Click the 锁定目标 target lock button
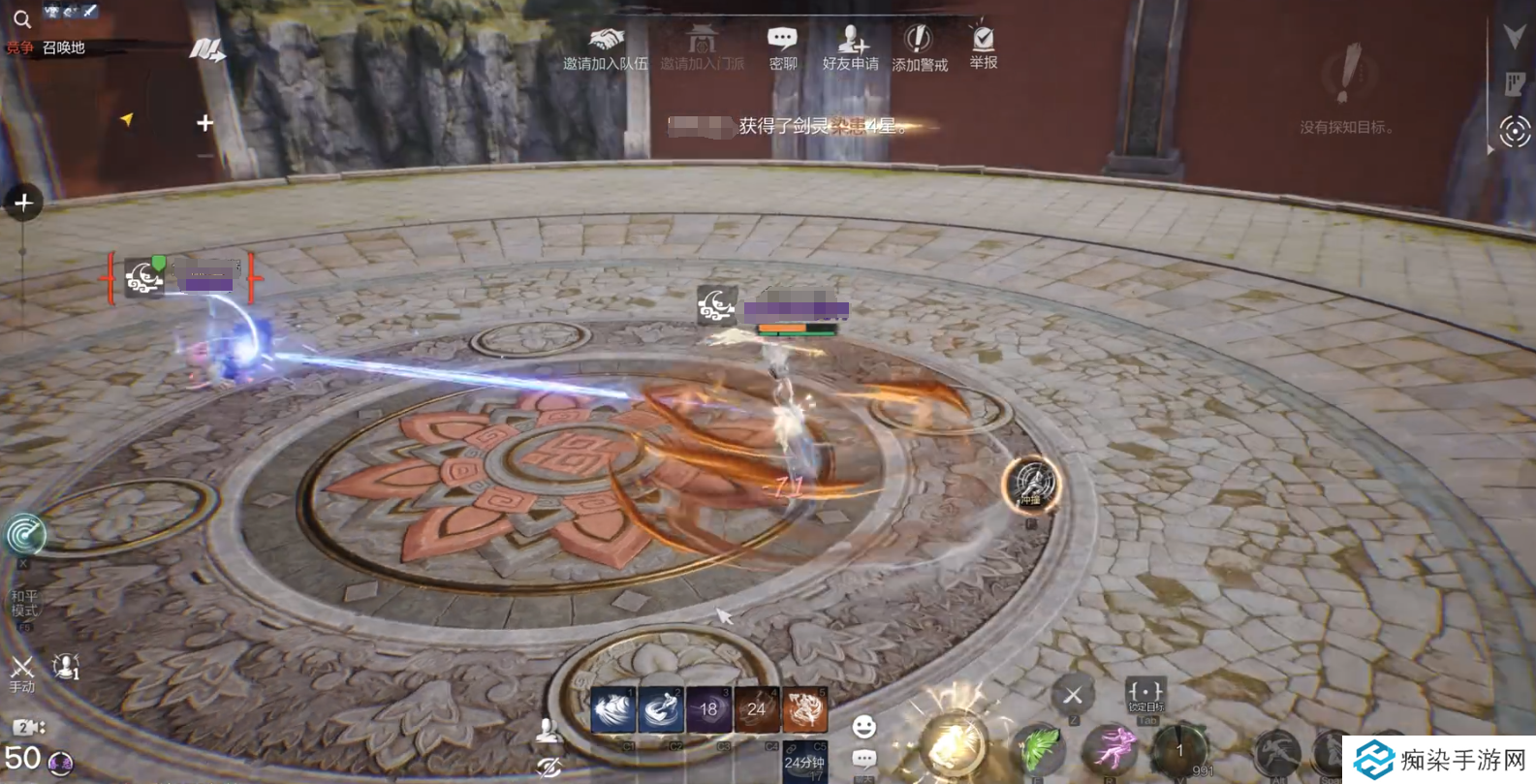Image resolution: width=1536 pixels, height=784 pixels. pos(1144,695)
